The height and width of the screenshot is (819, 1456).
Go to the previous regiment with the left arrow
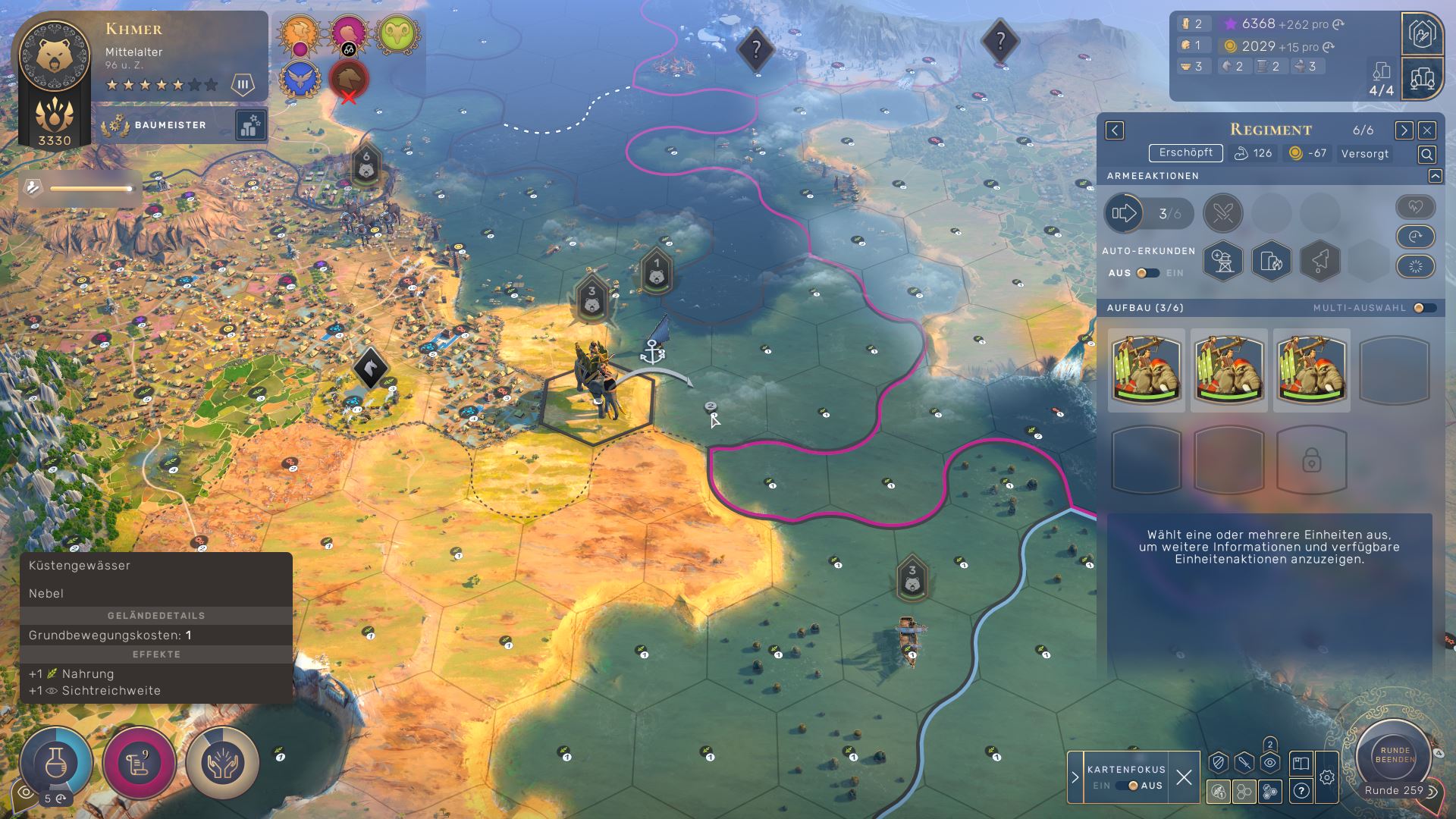pyautogui.click(x=1115, y=130)
